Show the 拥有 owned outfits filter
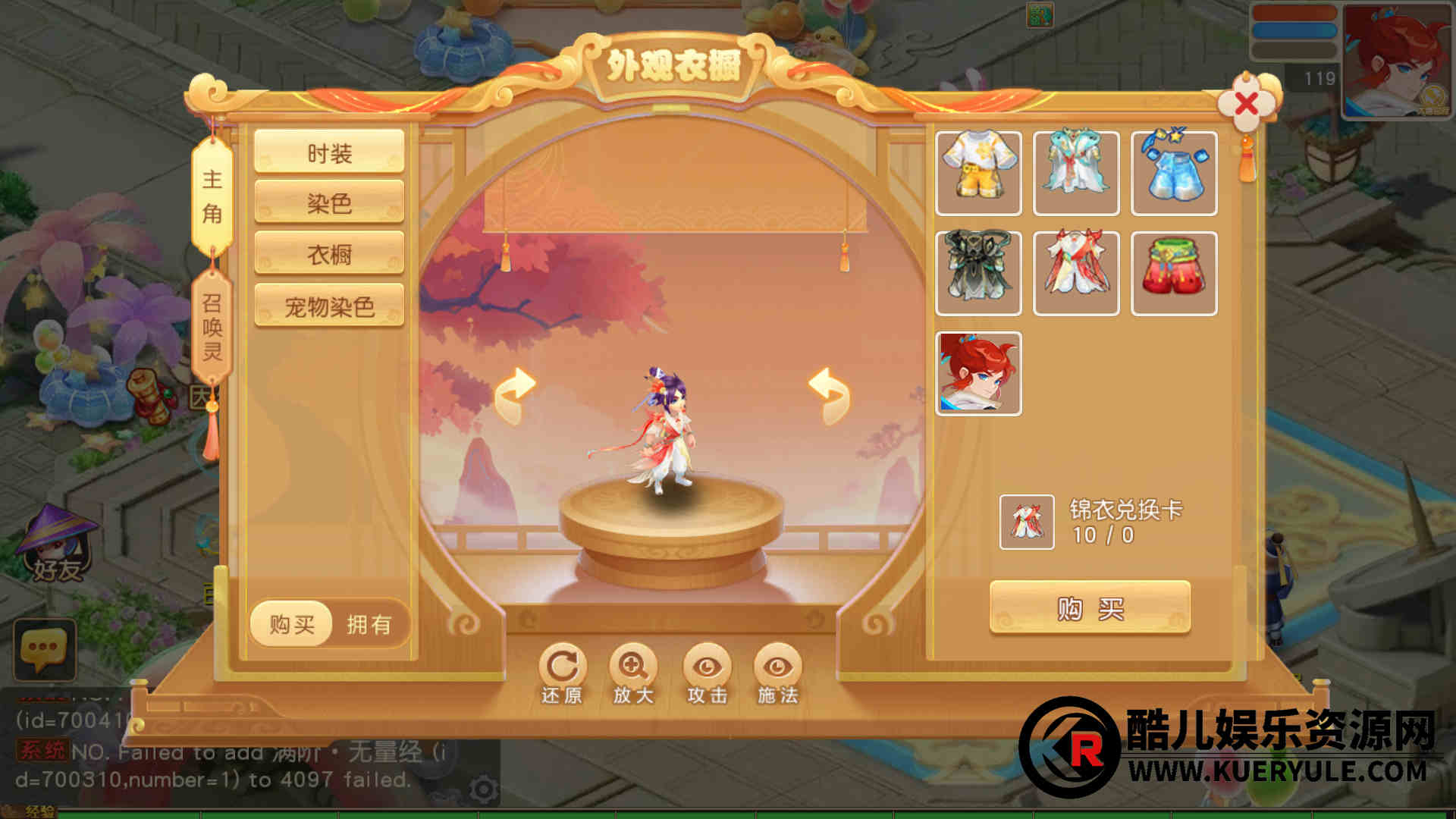1456x819 pixels. click(369, 624)
